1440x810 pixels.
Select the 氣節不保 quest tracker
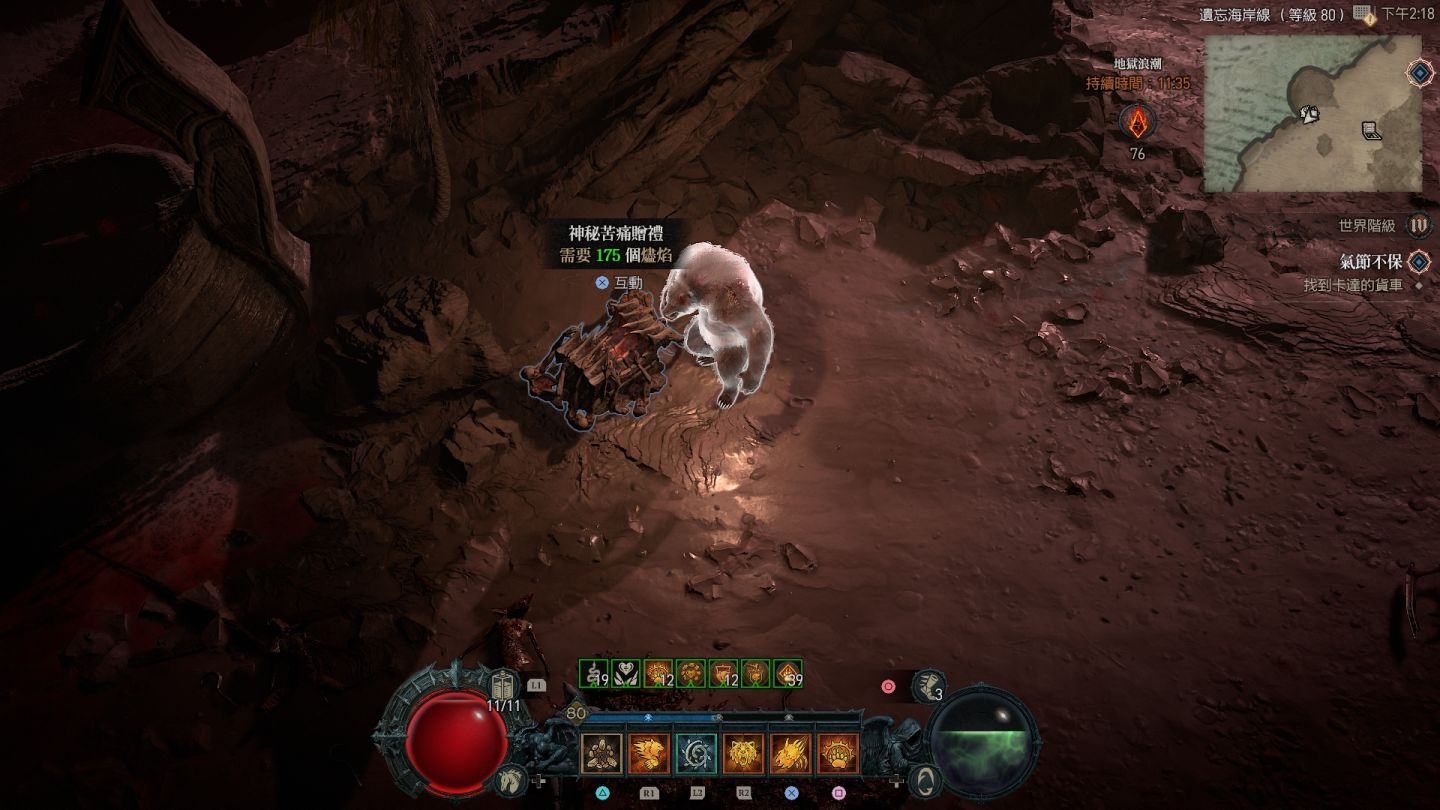pyautogui.click(x=1370, y=262)
